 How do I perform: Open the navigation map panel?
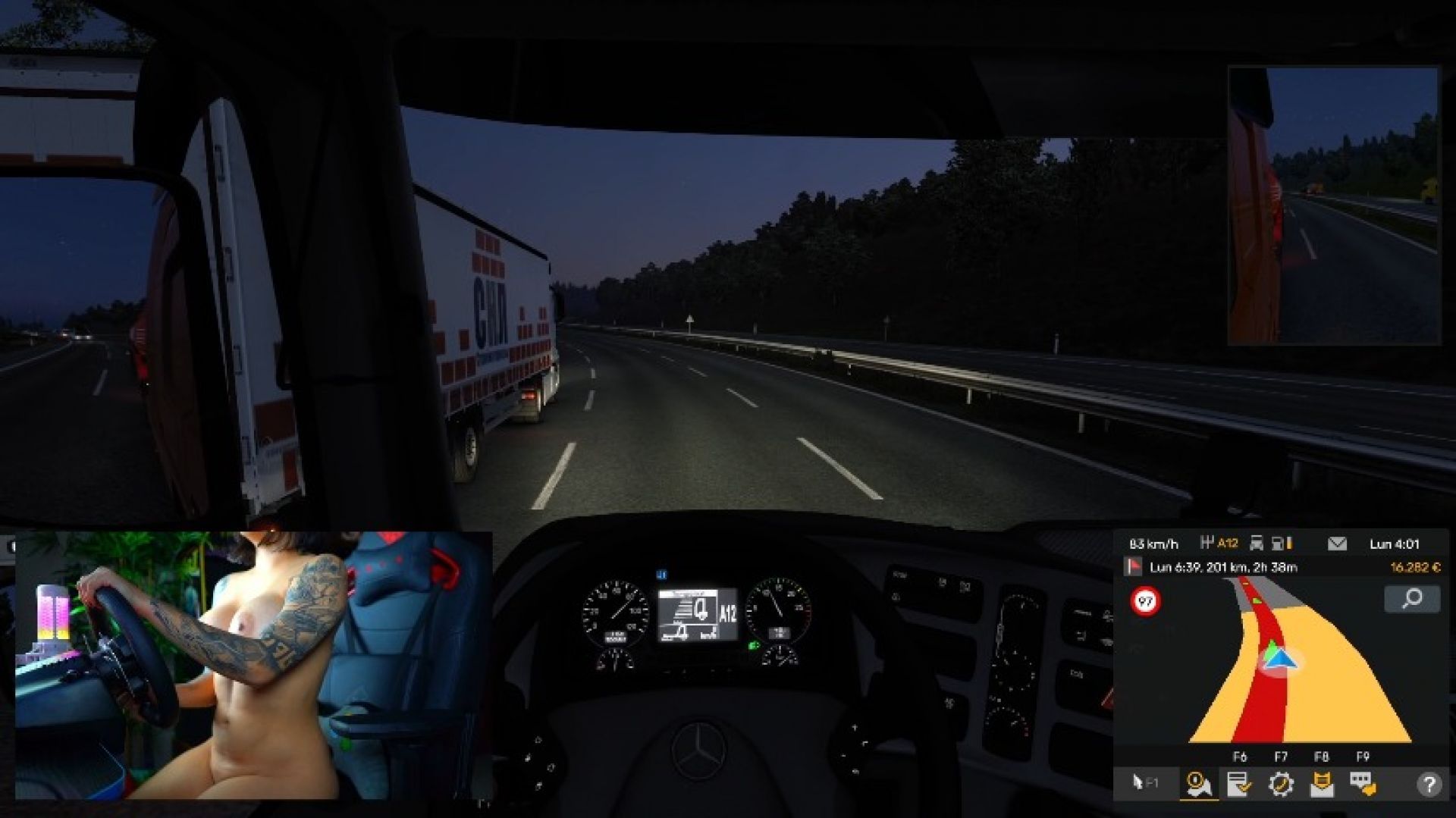1200,784
